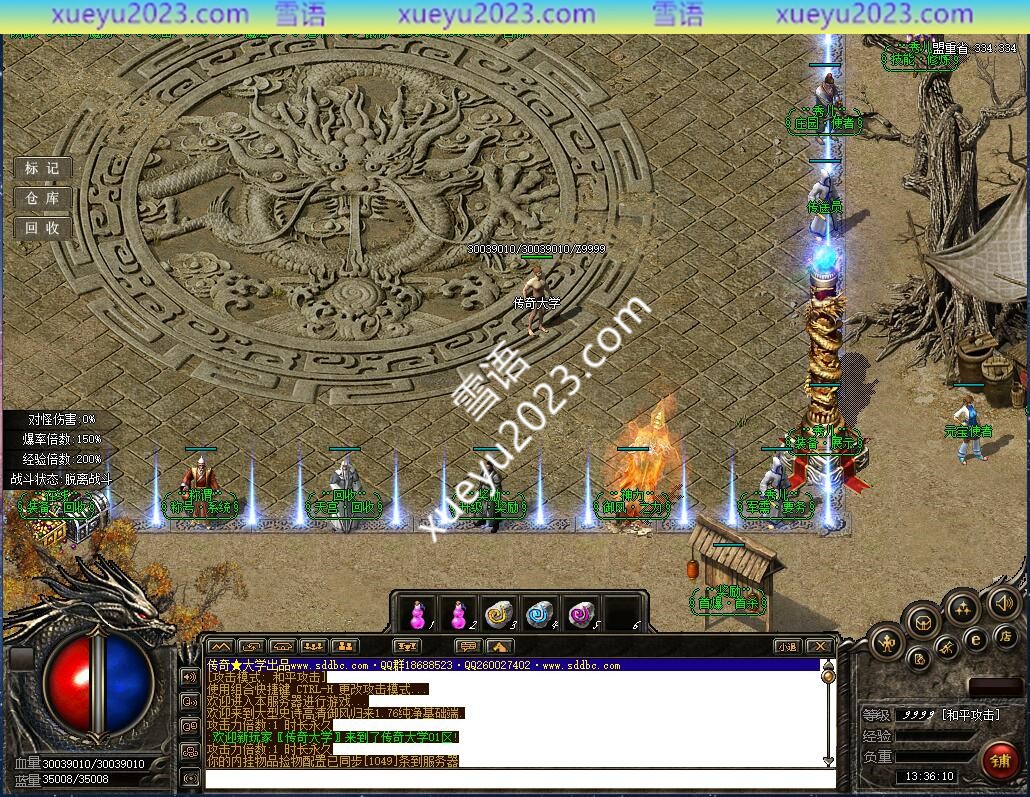Screen dimensions: 1030x797
Task: Open the character equipment round button
Action: [x=886, y=642]
